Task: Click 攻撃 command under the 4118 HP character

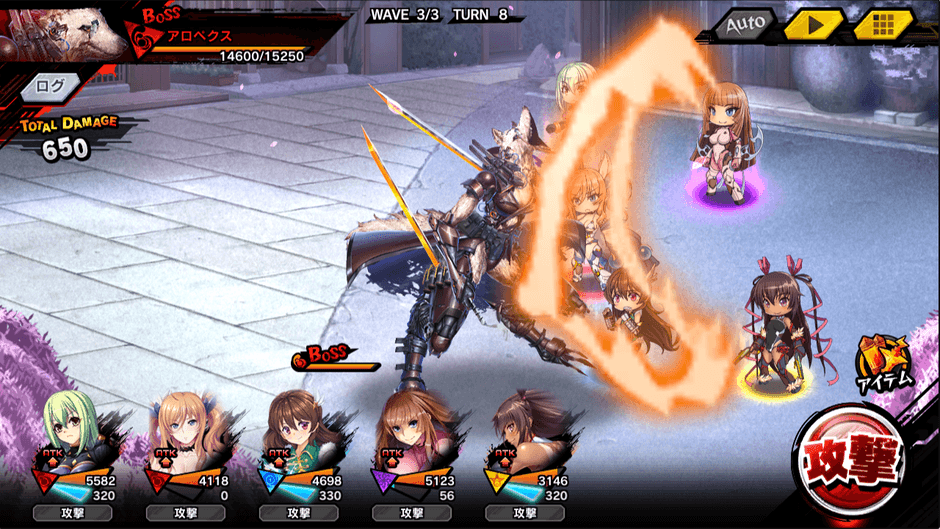Action: 186,512
